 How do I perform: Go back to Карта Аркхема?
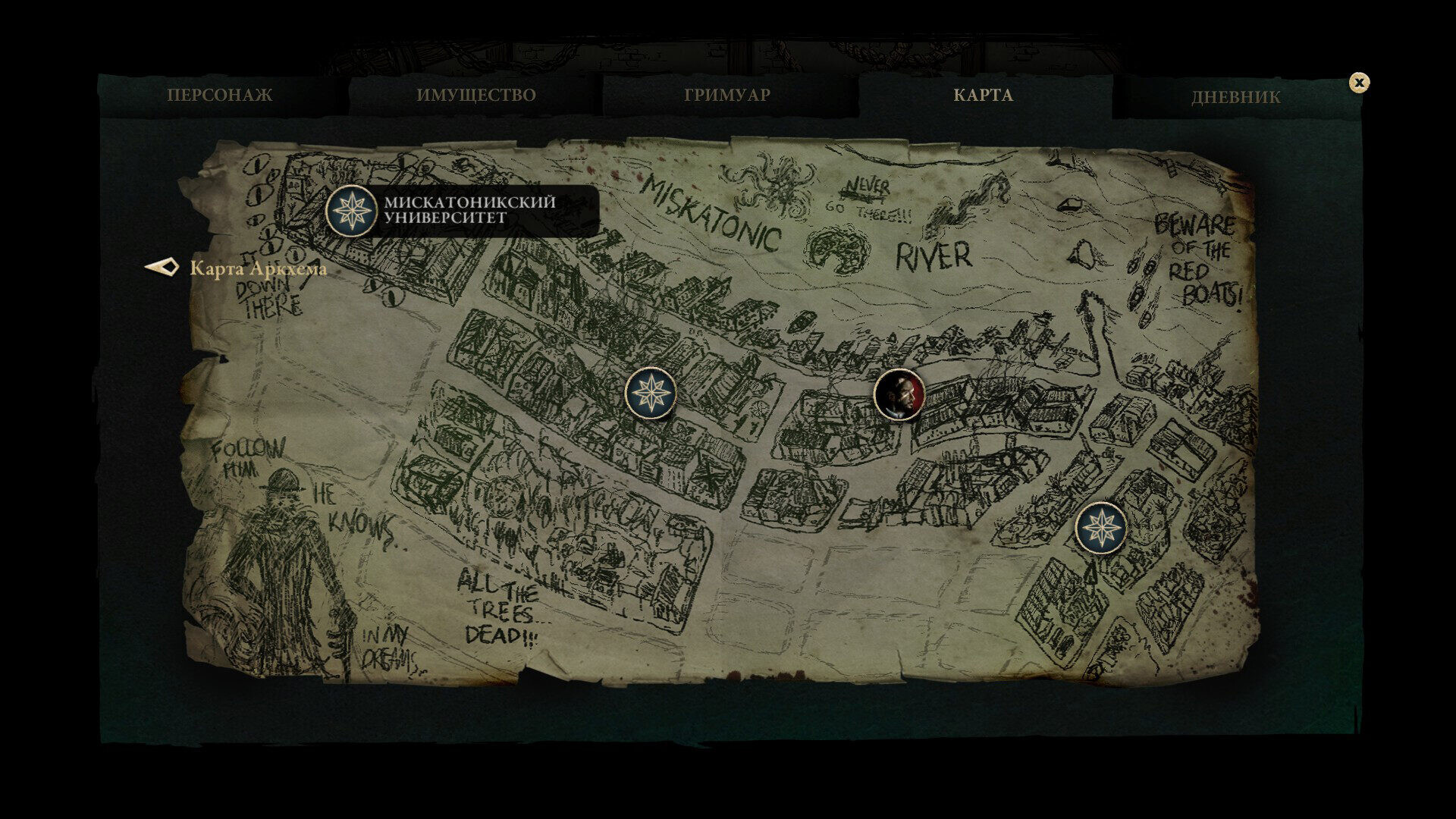pyautogui.click(x=237, y=268)
